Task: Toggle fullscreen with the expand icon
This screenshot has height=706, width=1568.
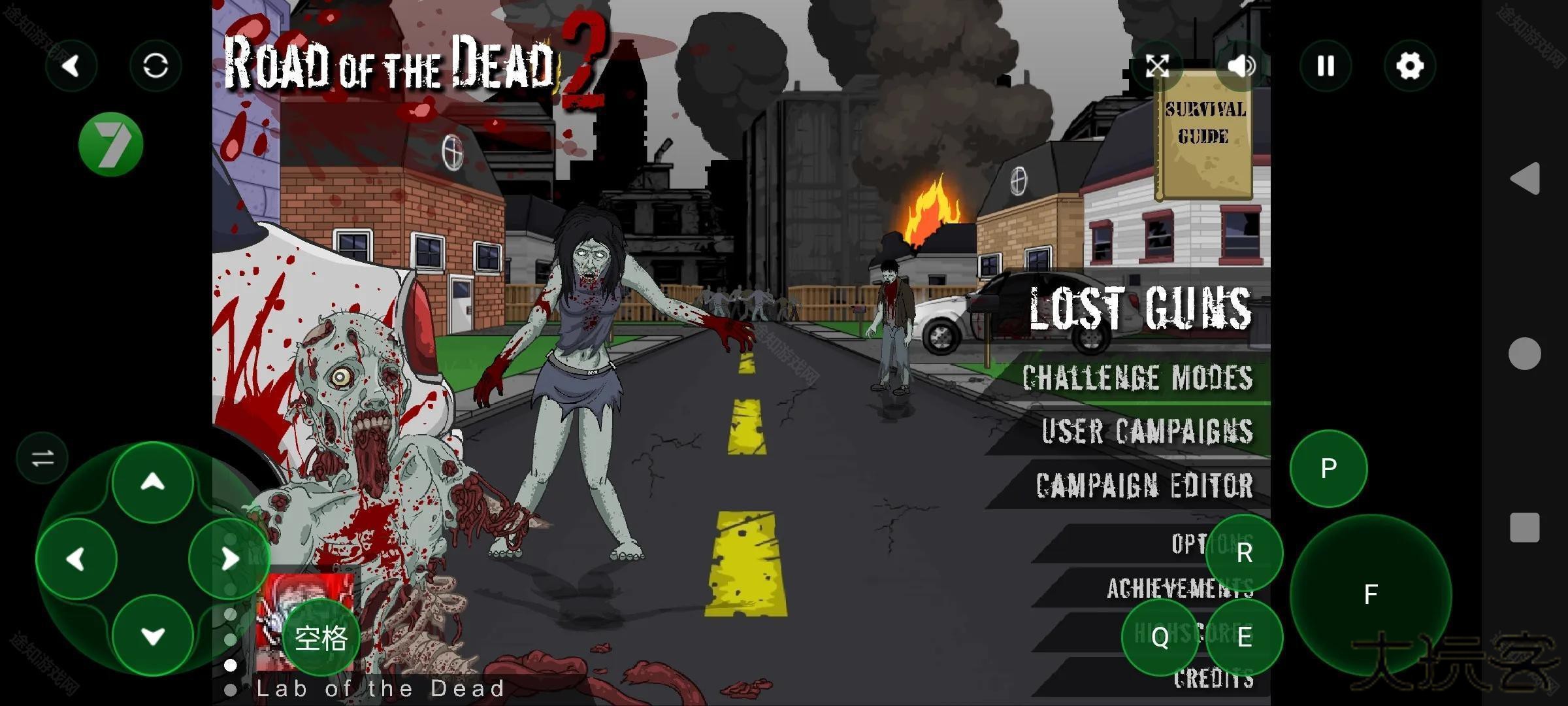Action: click(x=1157, y=65)
